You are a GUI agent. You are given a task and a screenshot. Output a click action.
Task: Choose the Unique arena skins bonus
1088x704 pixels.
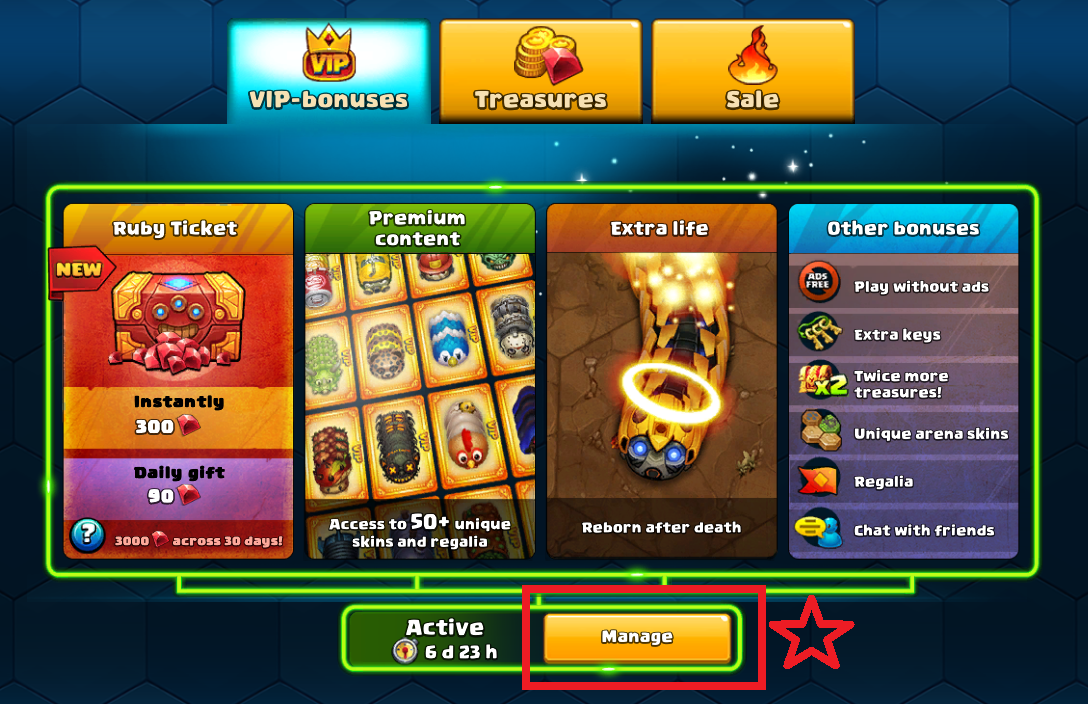click(903, 433)
